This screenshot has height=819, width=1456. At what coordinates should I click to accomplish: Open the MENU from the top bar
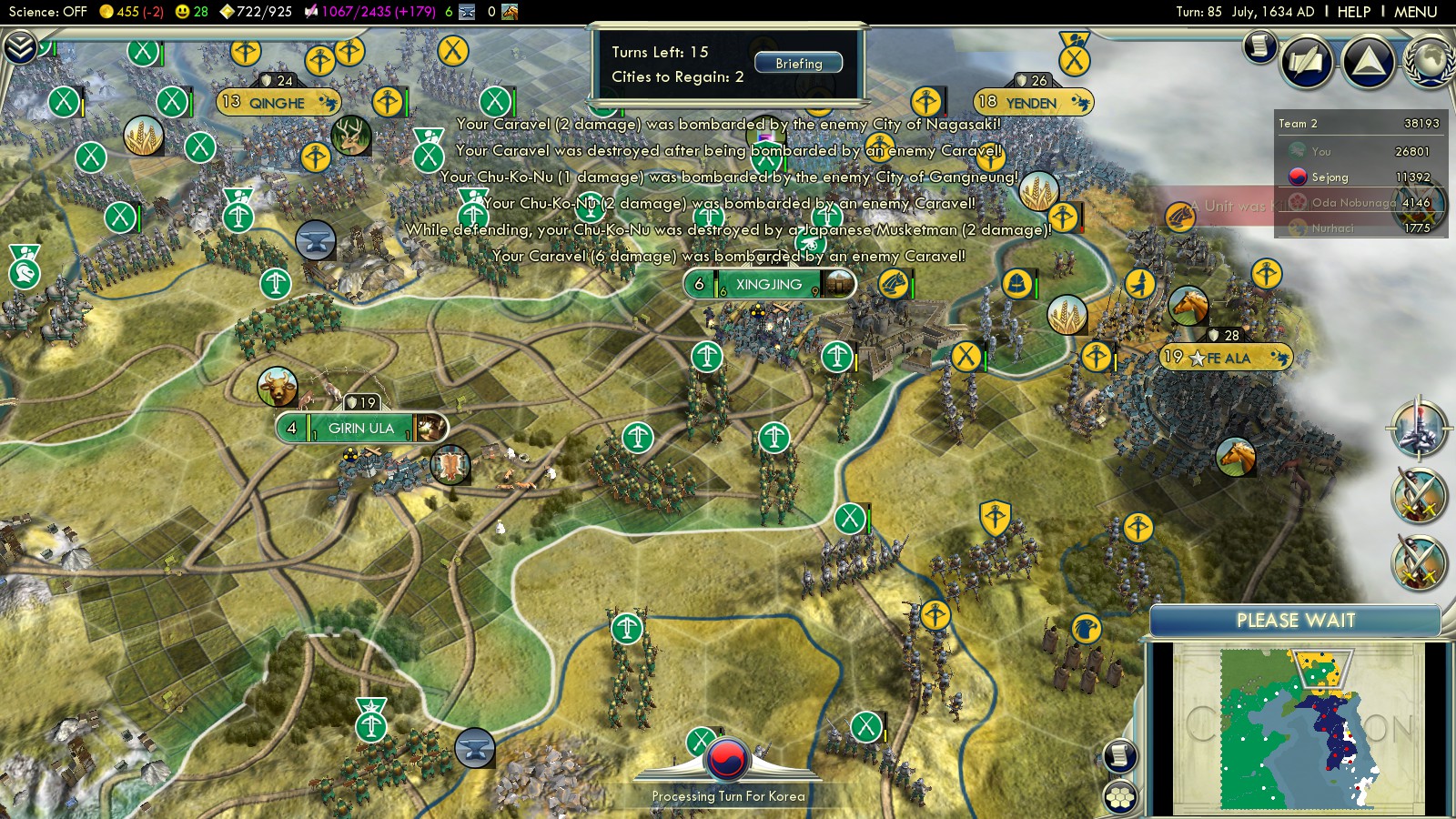coord(1415,12)
